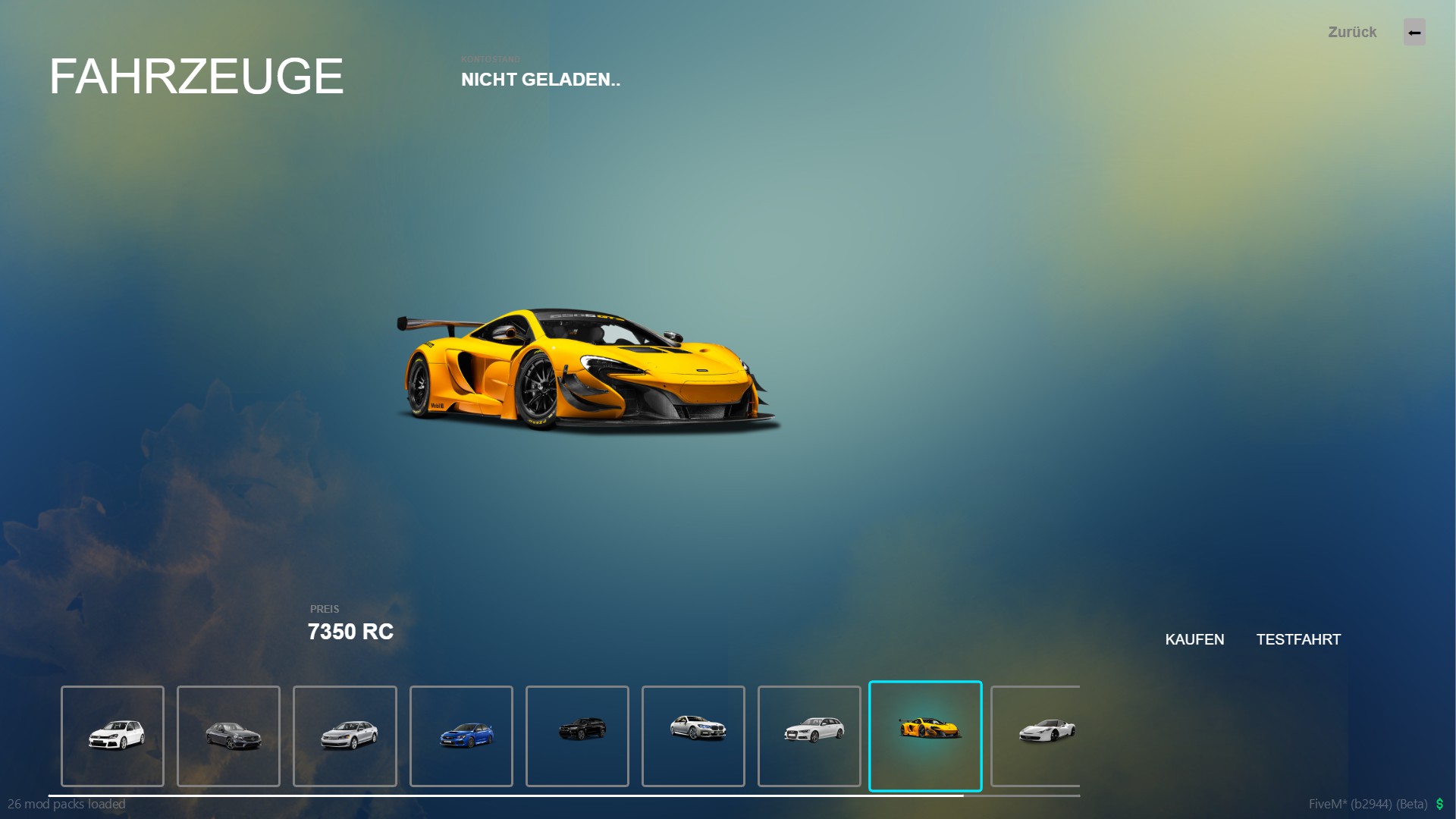The height and width of the screenshot is (819, 1456).
Task: Click the Zurück back arrow button
Action: 1414,33
